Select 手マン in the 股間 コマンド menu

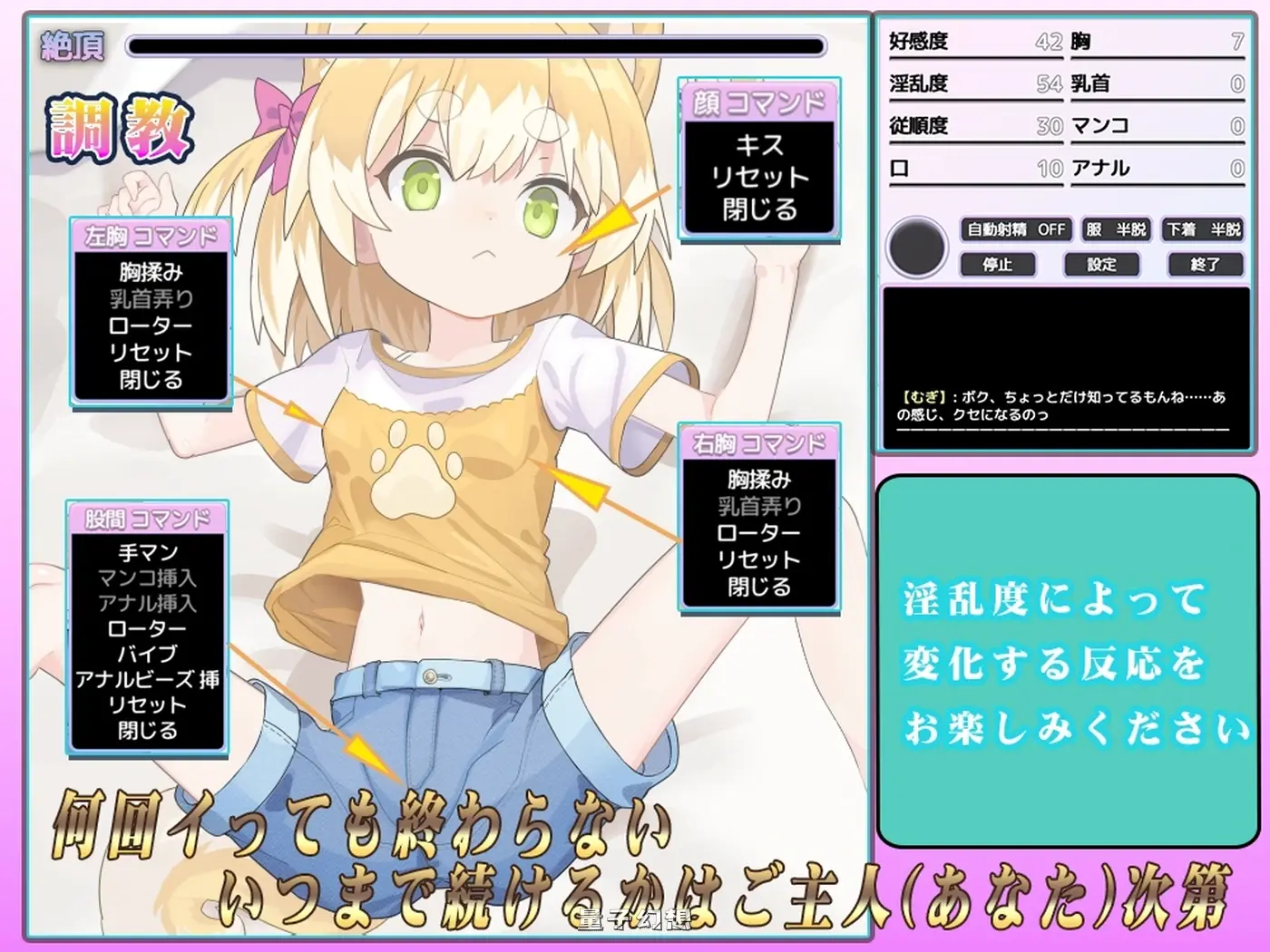(146, 552)
